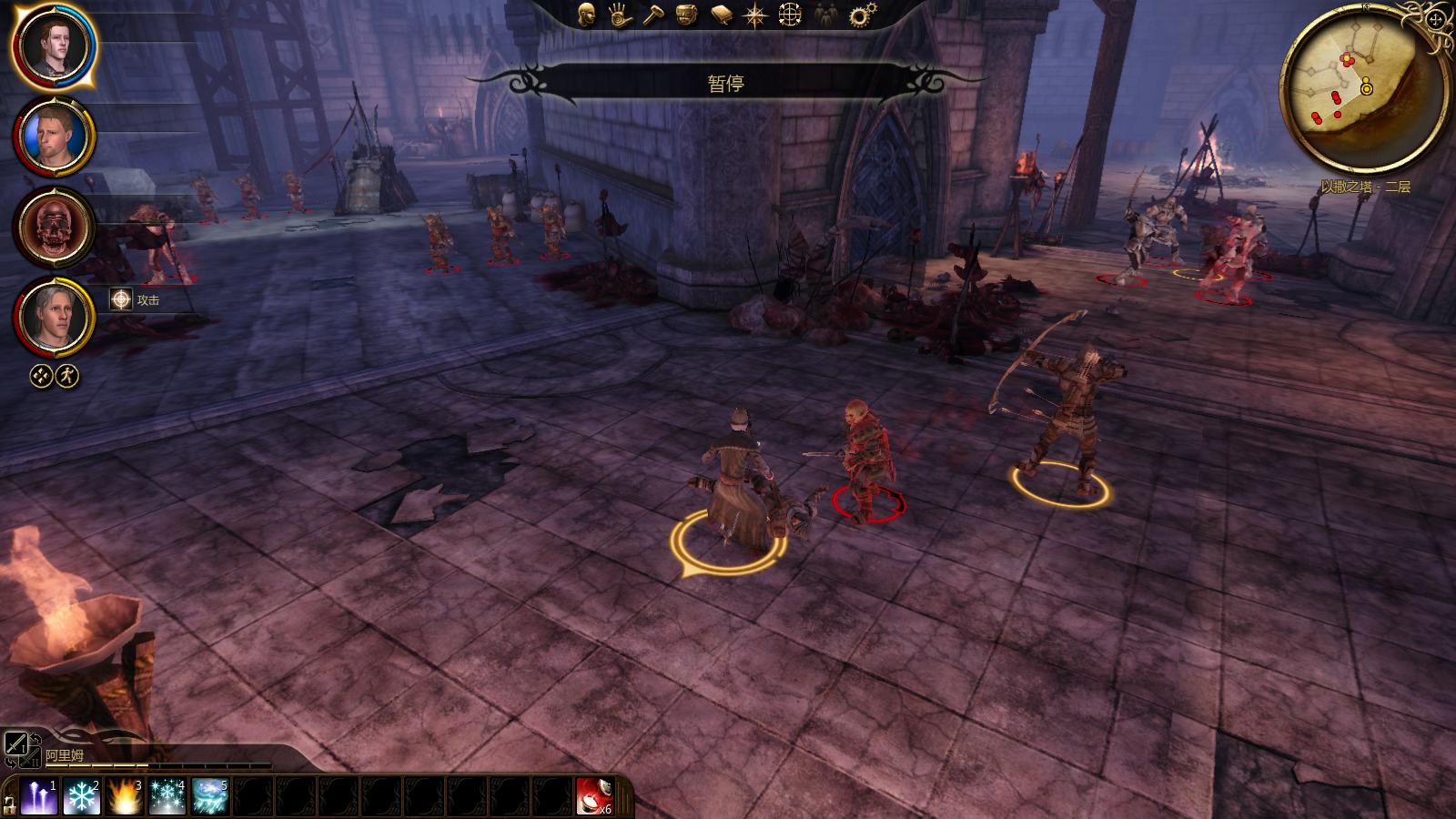
Task: Click the running figure select-all party button
Action: point(67,376)
